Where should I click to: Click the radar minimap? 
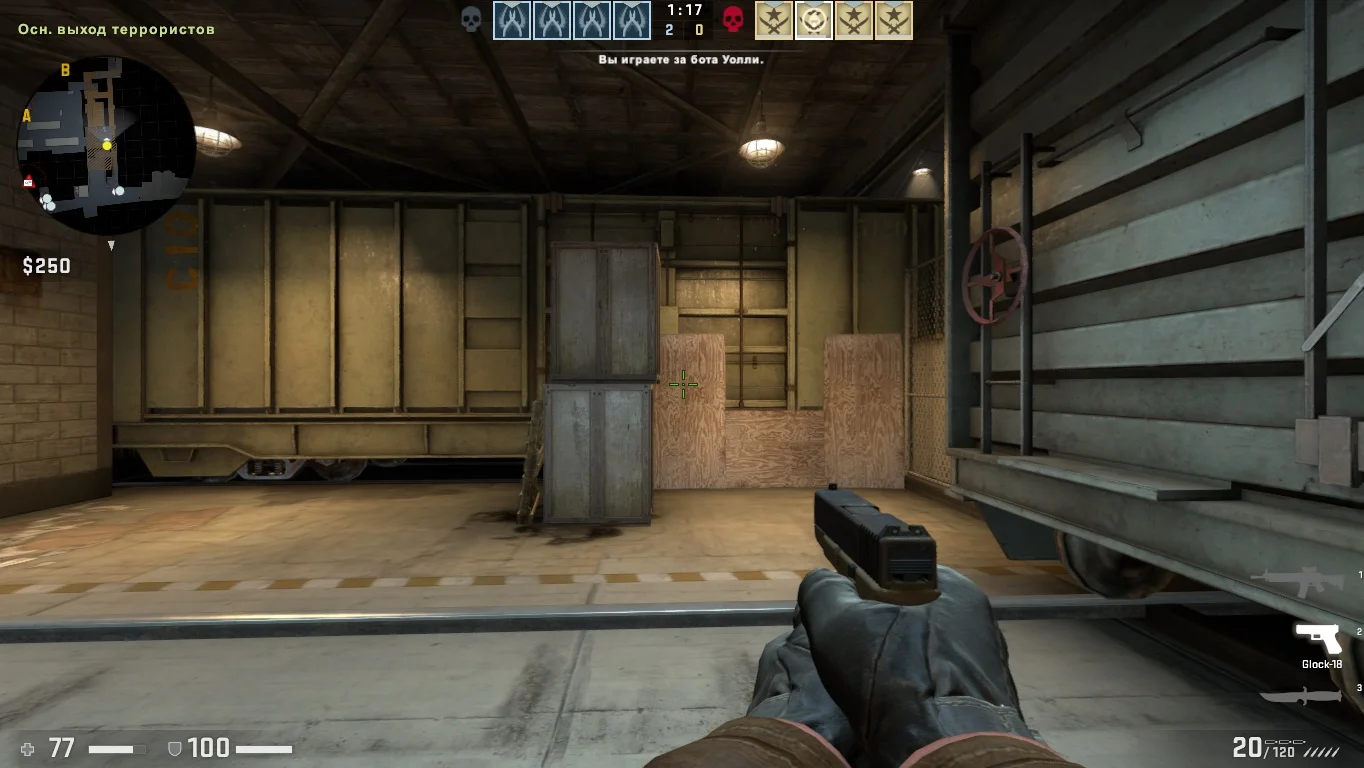click(105, 145)
